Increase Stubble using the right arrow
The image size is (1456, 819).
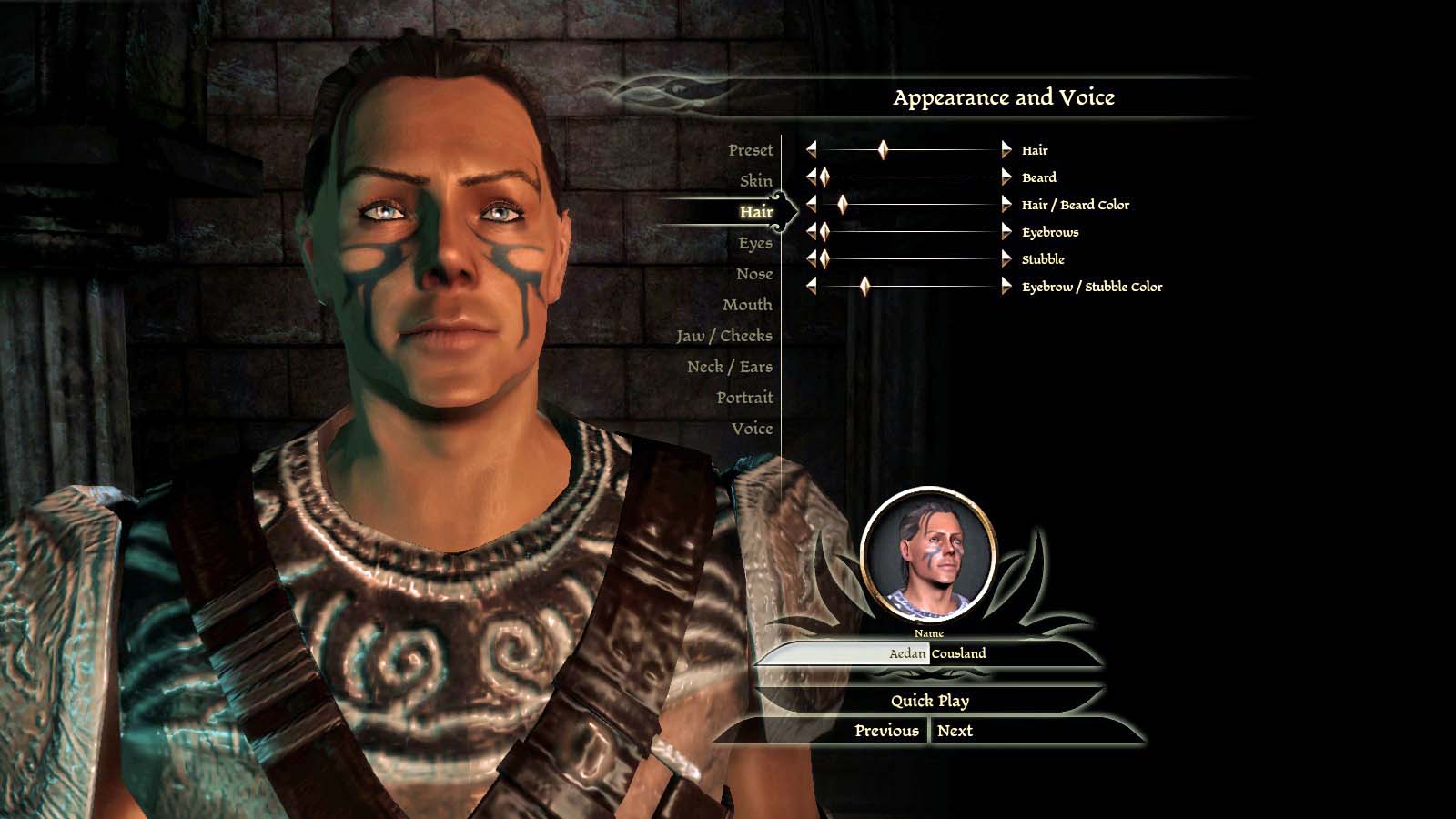tap(1006, 259)
